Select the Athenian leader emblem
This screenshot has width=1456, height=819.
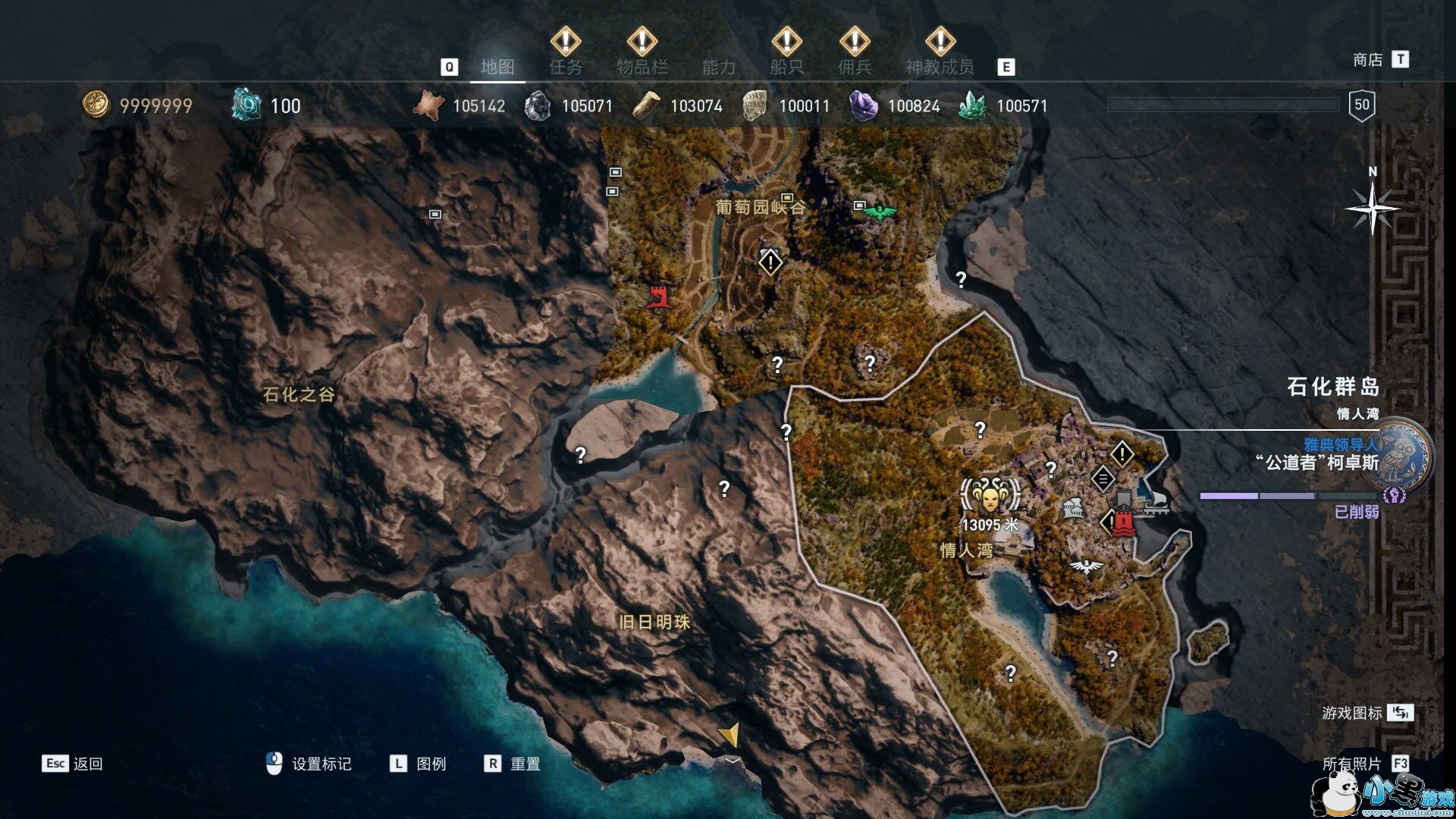click(x=1404, y=456)
